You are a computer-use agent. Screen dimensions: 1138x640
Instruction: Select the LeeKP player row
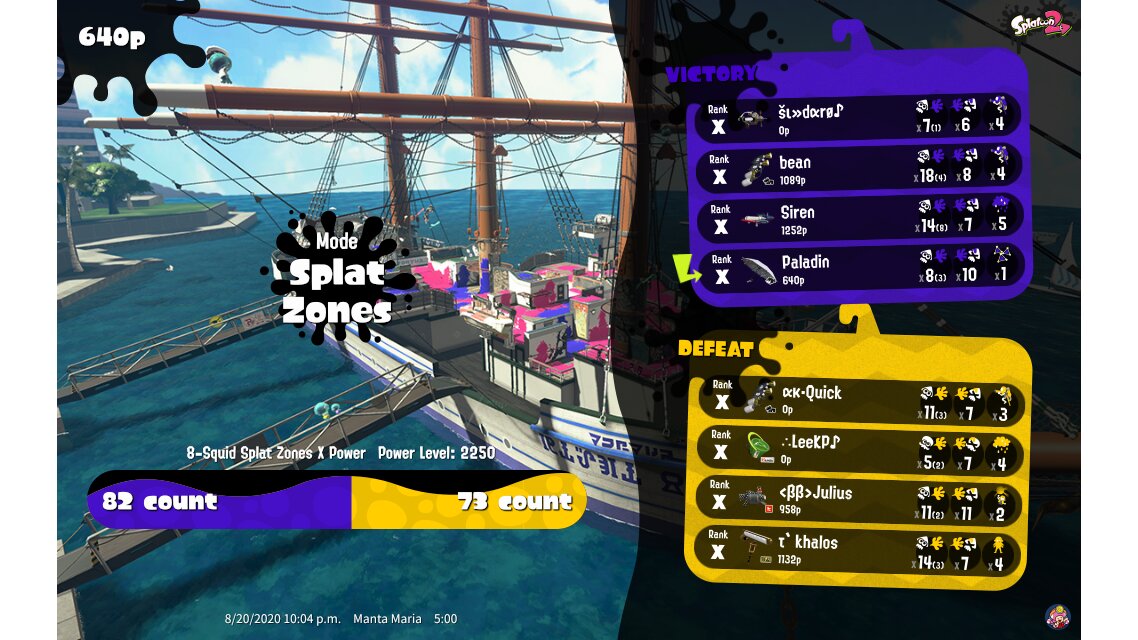pyautogui.click(x=858, y=450)
